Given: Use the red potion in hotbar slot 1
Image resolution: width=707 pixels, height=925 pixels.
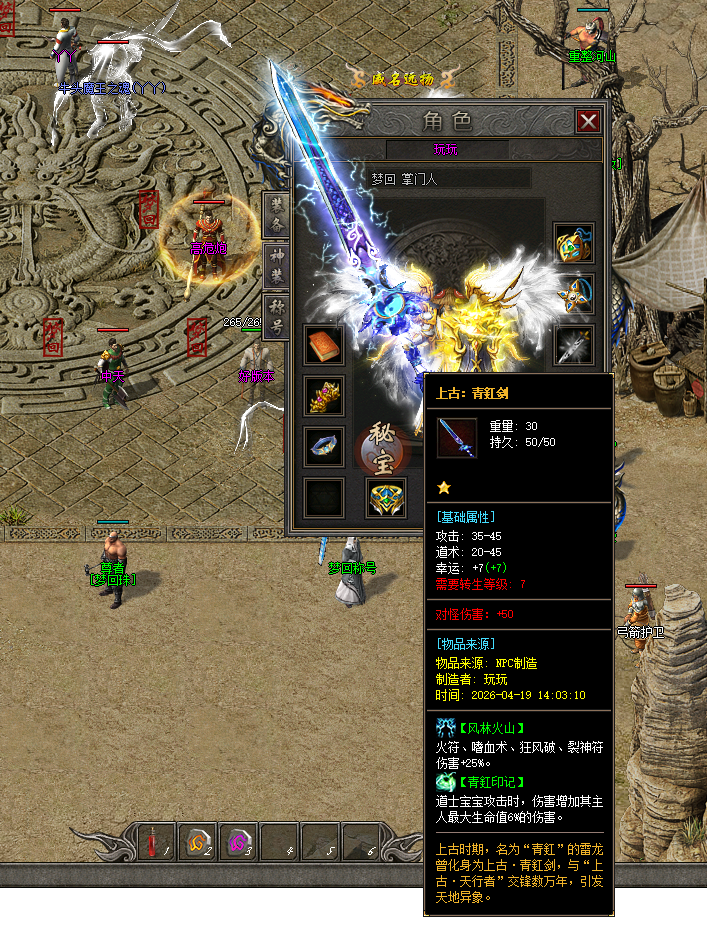Looking at the screenshot, I should tap(155, 842).
